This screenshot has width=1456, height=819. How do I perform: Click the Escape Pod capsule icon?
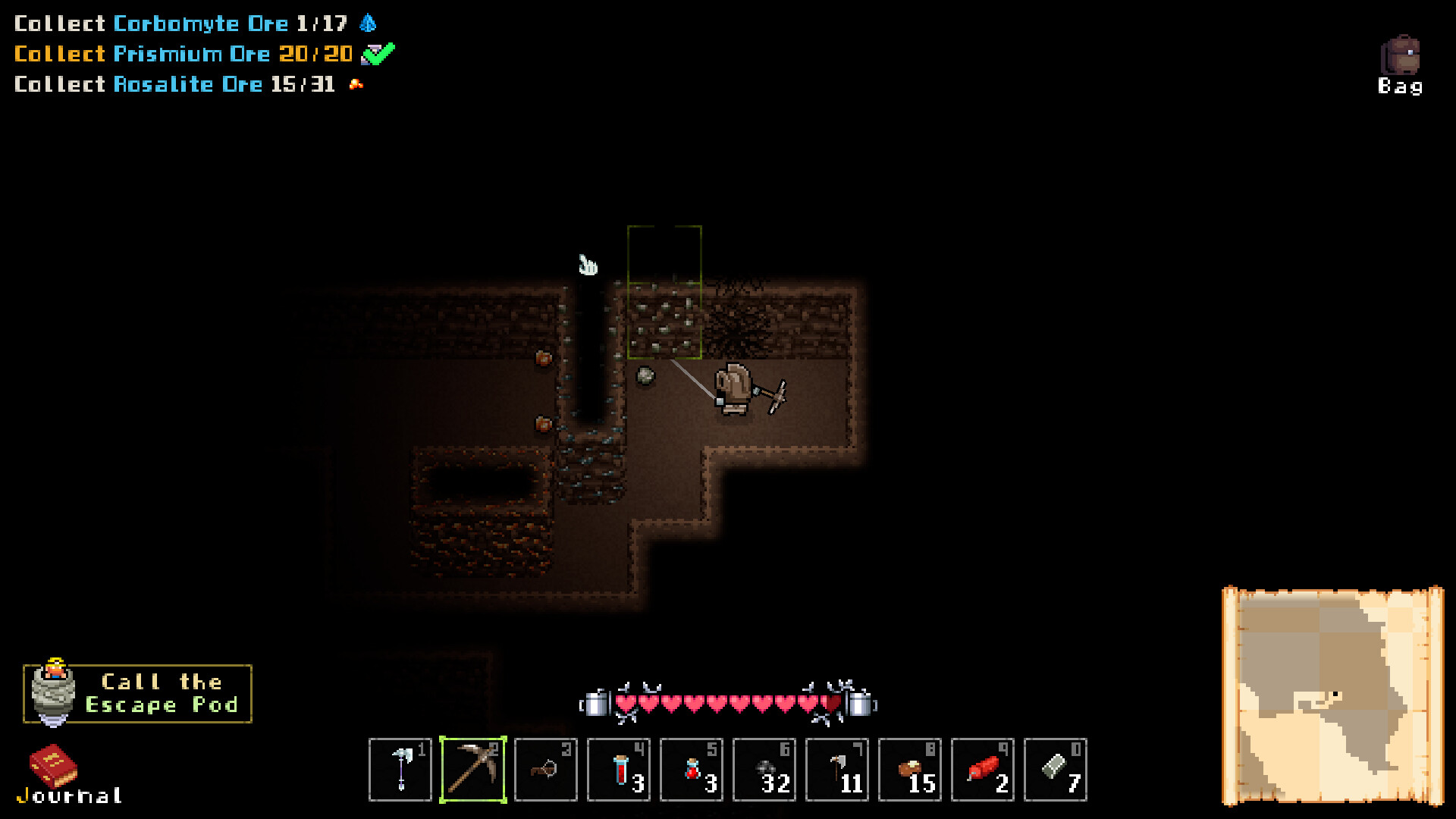pos(53,692)
